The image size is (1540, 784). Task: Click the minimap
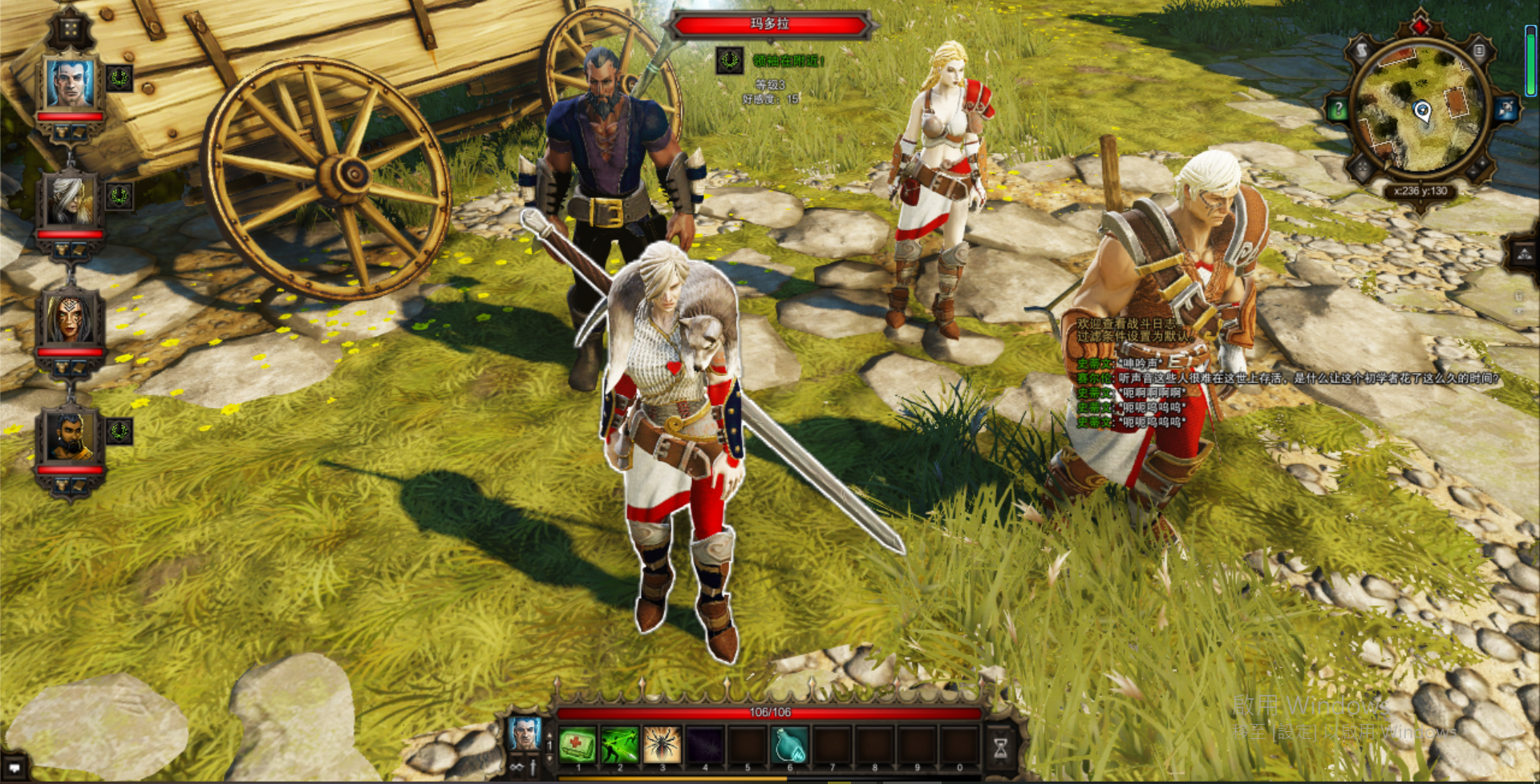(x=1421, y=110)
